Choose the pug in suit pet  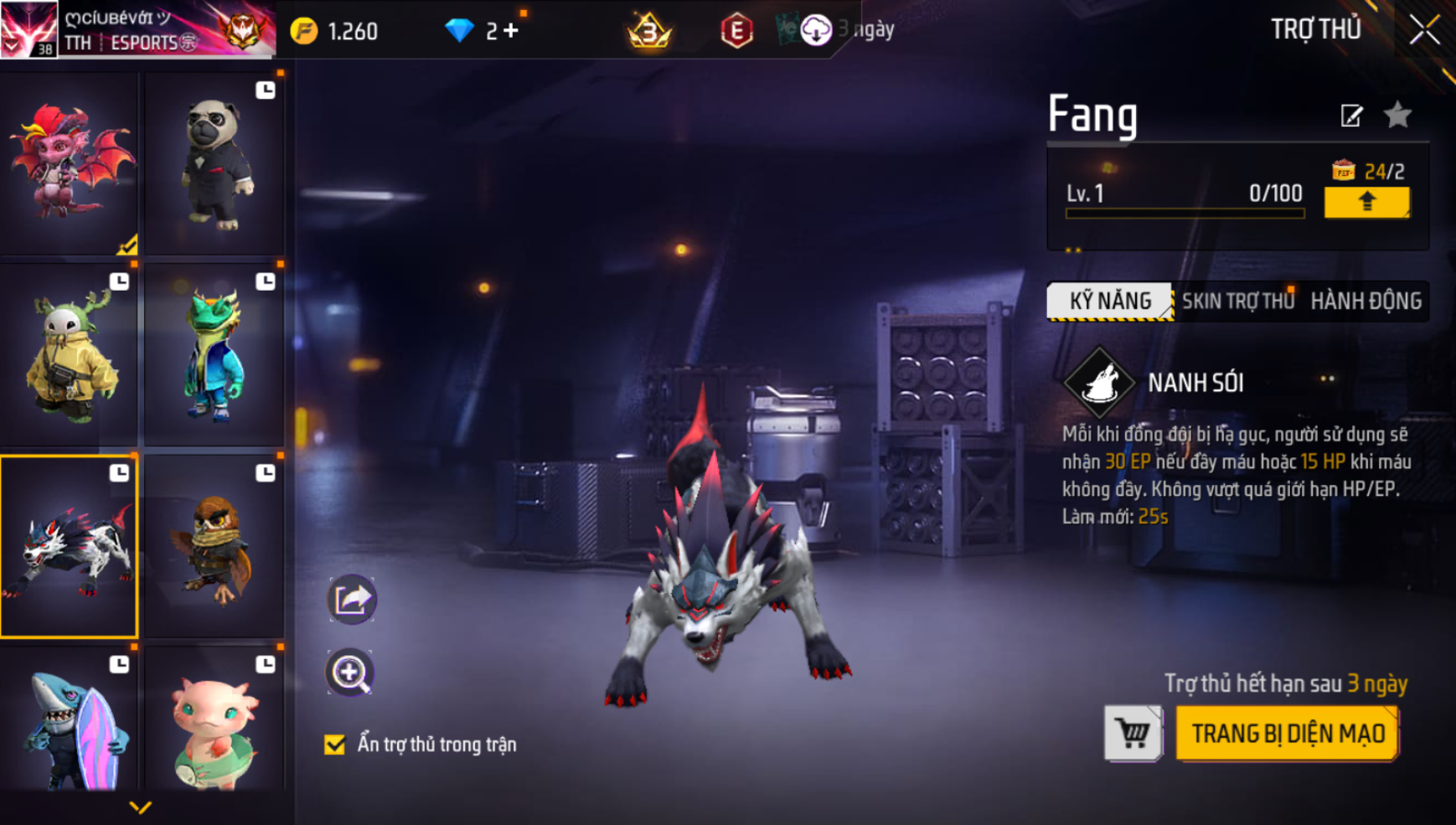point(214,163)
